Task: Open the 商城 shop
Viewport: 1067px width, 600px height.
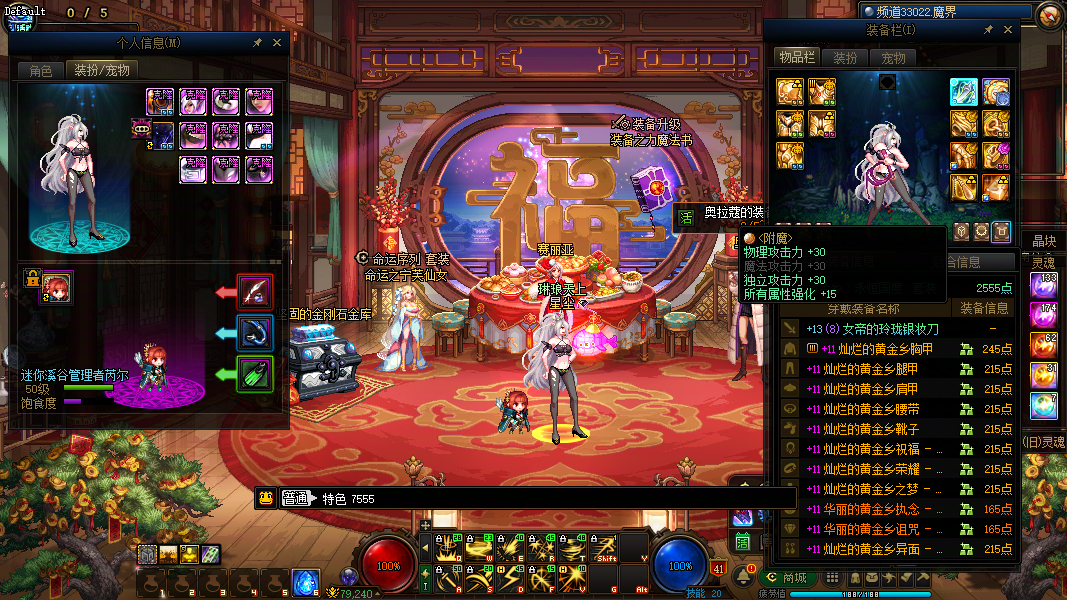Action: click(787, 578)
